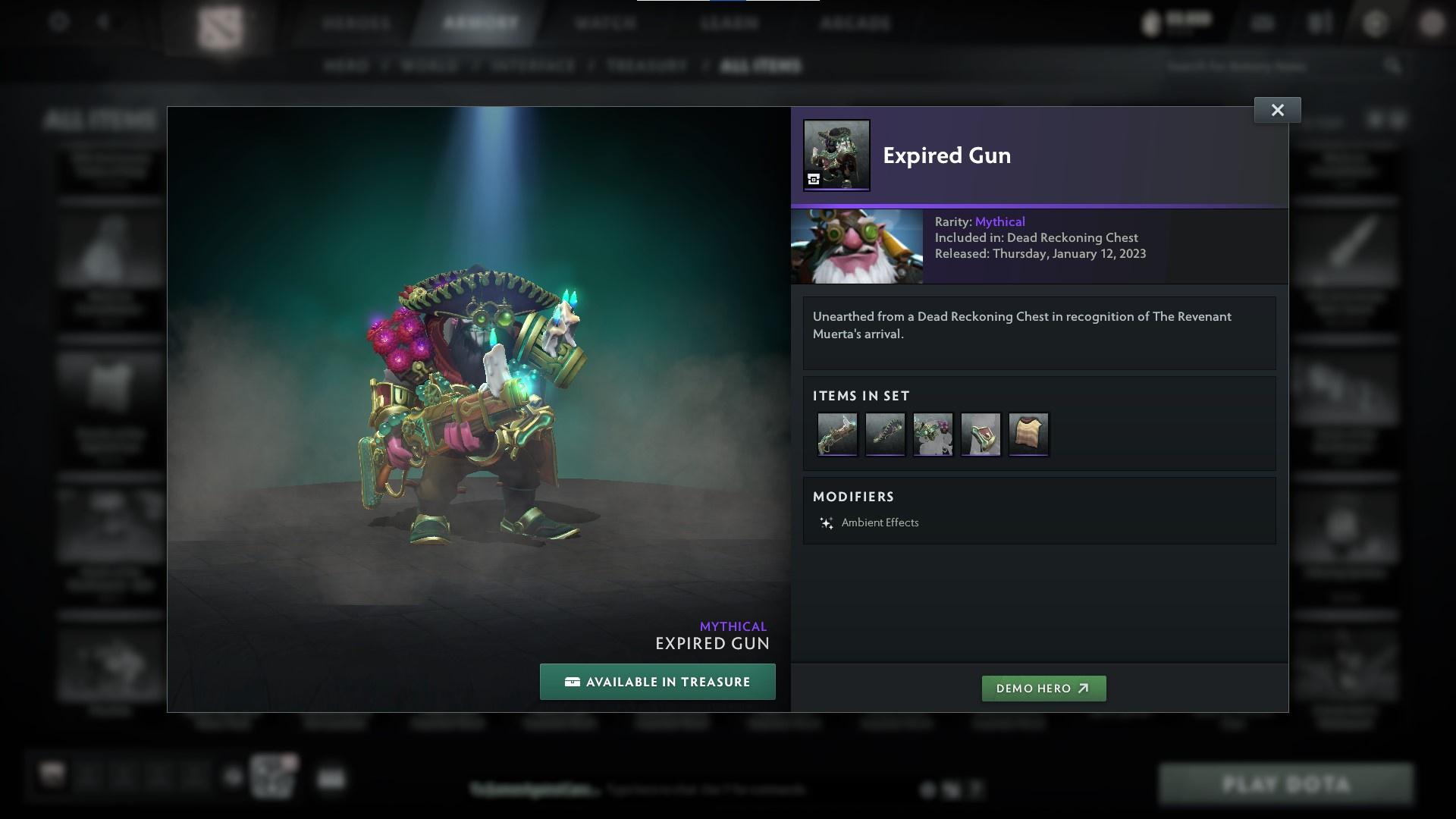Select the shirt thumbnail in Items In Set
The width and height of the screenshot is (1456, 819).
(x=1028, y=434)
